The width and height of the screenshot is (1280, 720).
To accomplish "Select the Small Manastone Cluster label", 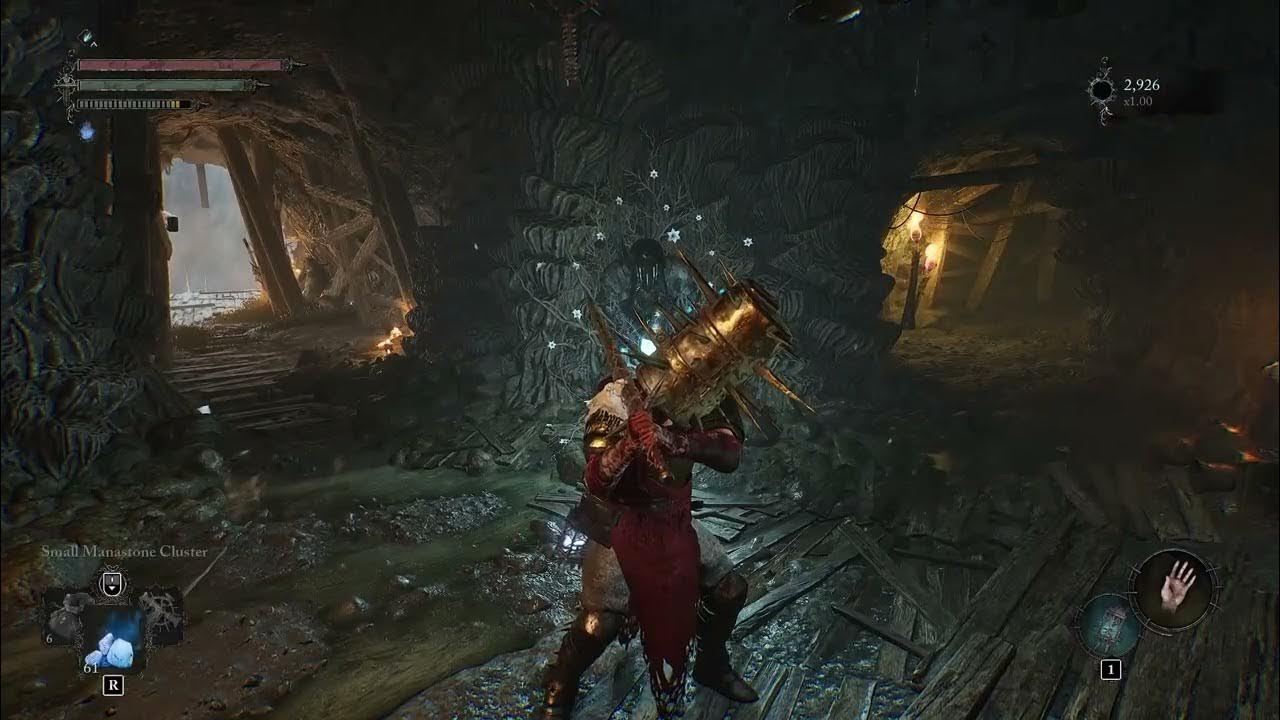I will coord(125,551).
